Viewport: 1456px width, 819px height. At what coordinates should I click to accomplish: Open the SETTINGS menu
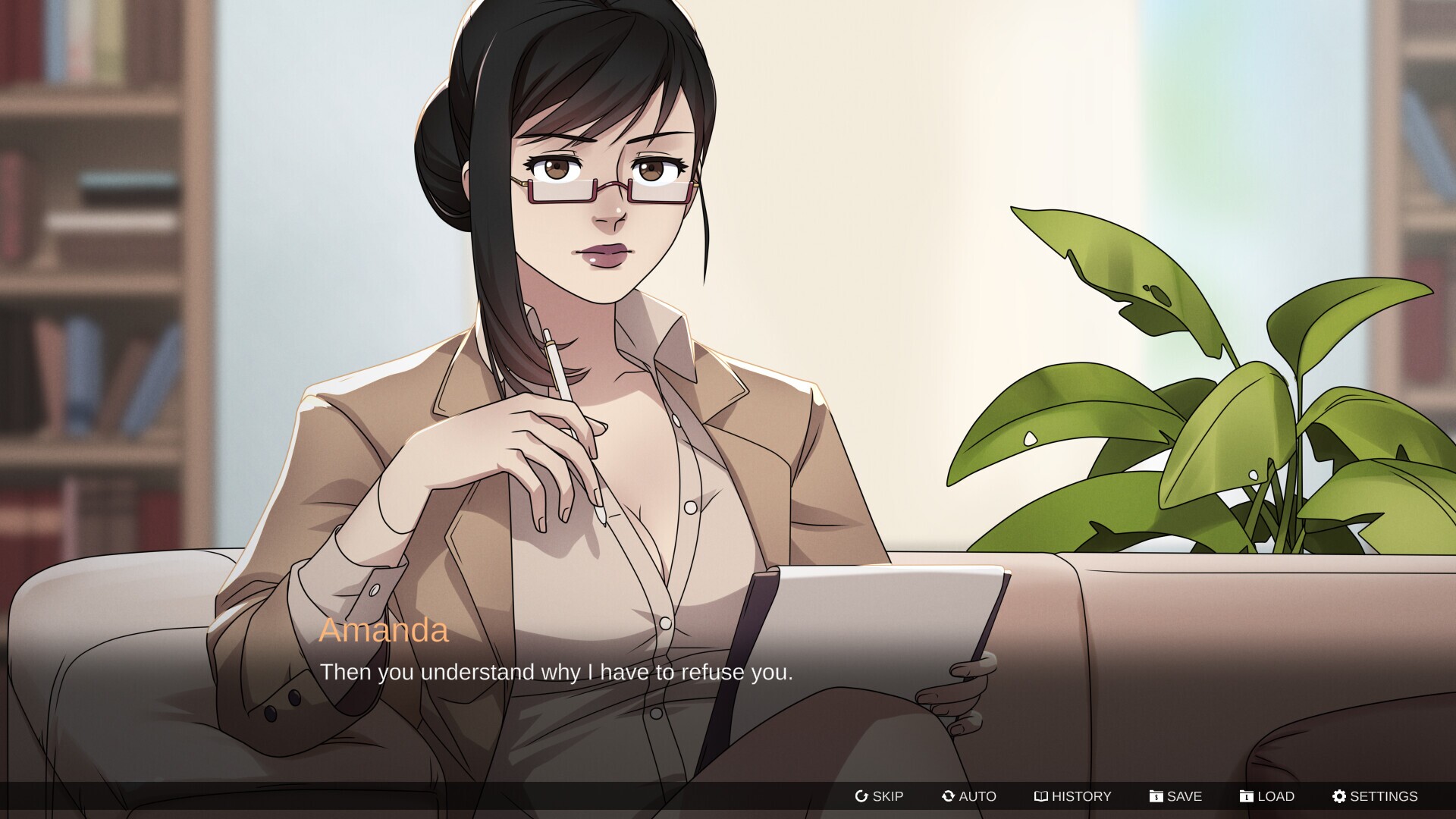pos(1374,796)
